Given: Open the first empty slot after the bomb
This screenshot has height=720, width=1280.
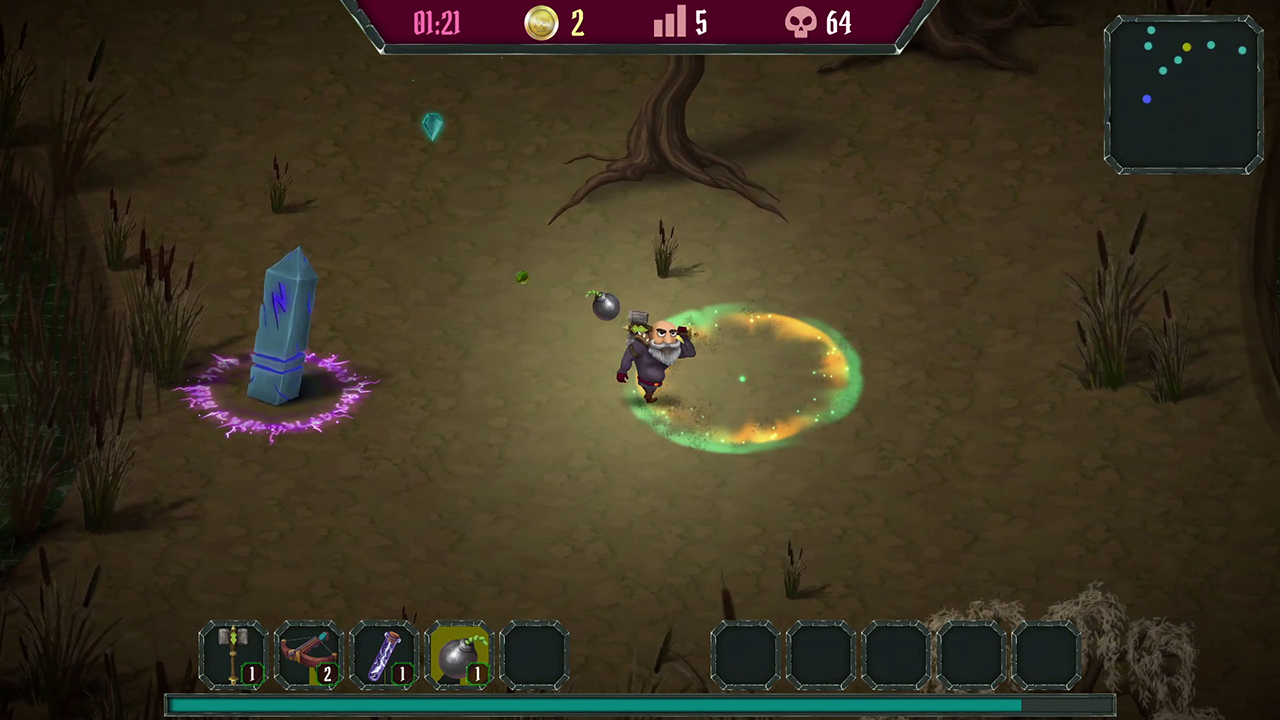Looking at the screenshot, I should (535, 653).
